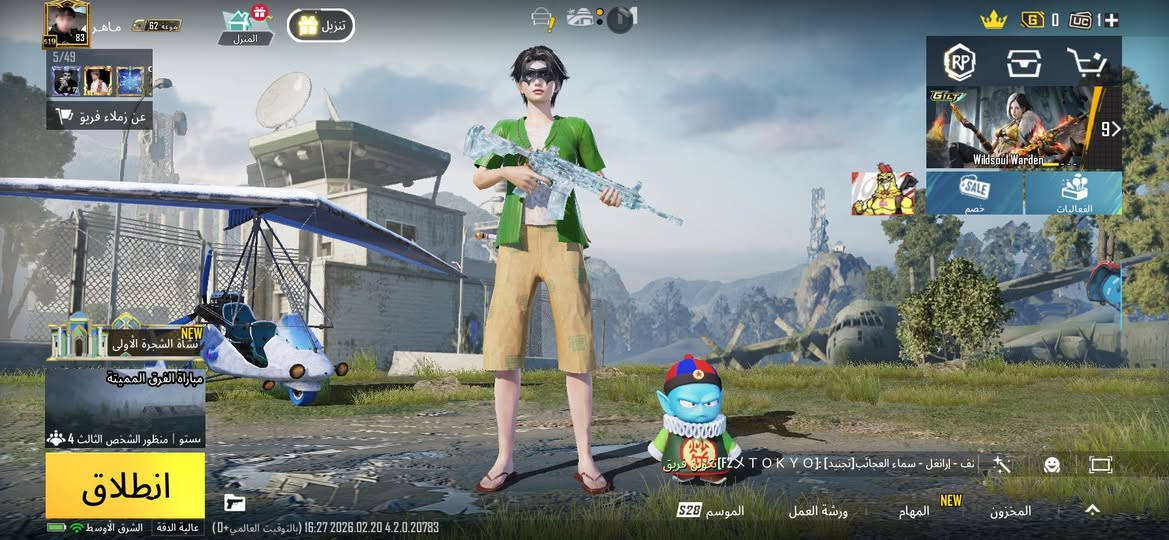Start the match with the yellow انطلاق button
Image resolution: width=1169 pixels, height=540 pixels.
125,486
